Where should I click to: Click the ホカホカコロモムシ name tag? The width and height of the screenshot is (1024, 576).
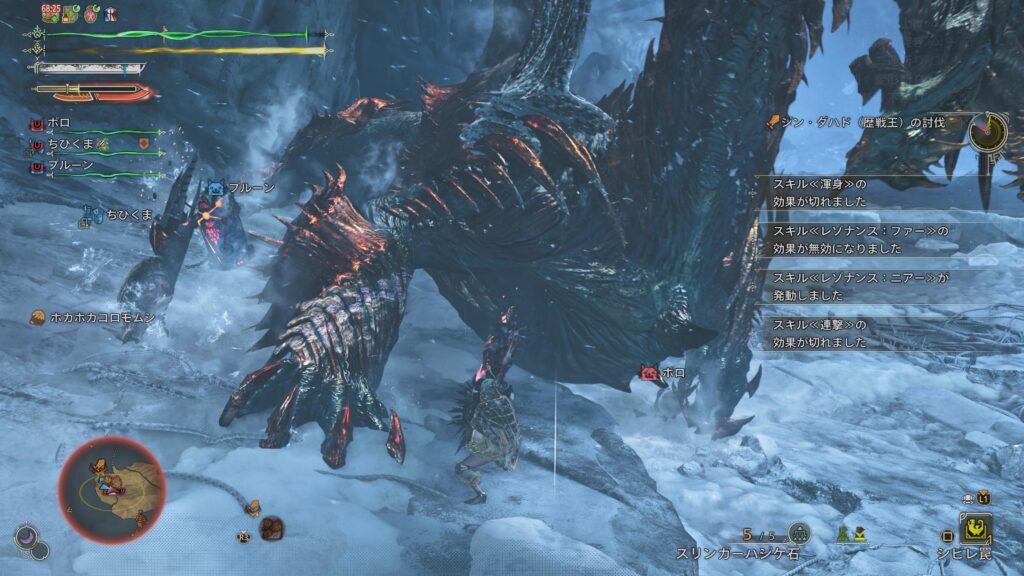click(91, 317)
